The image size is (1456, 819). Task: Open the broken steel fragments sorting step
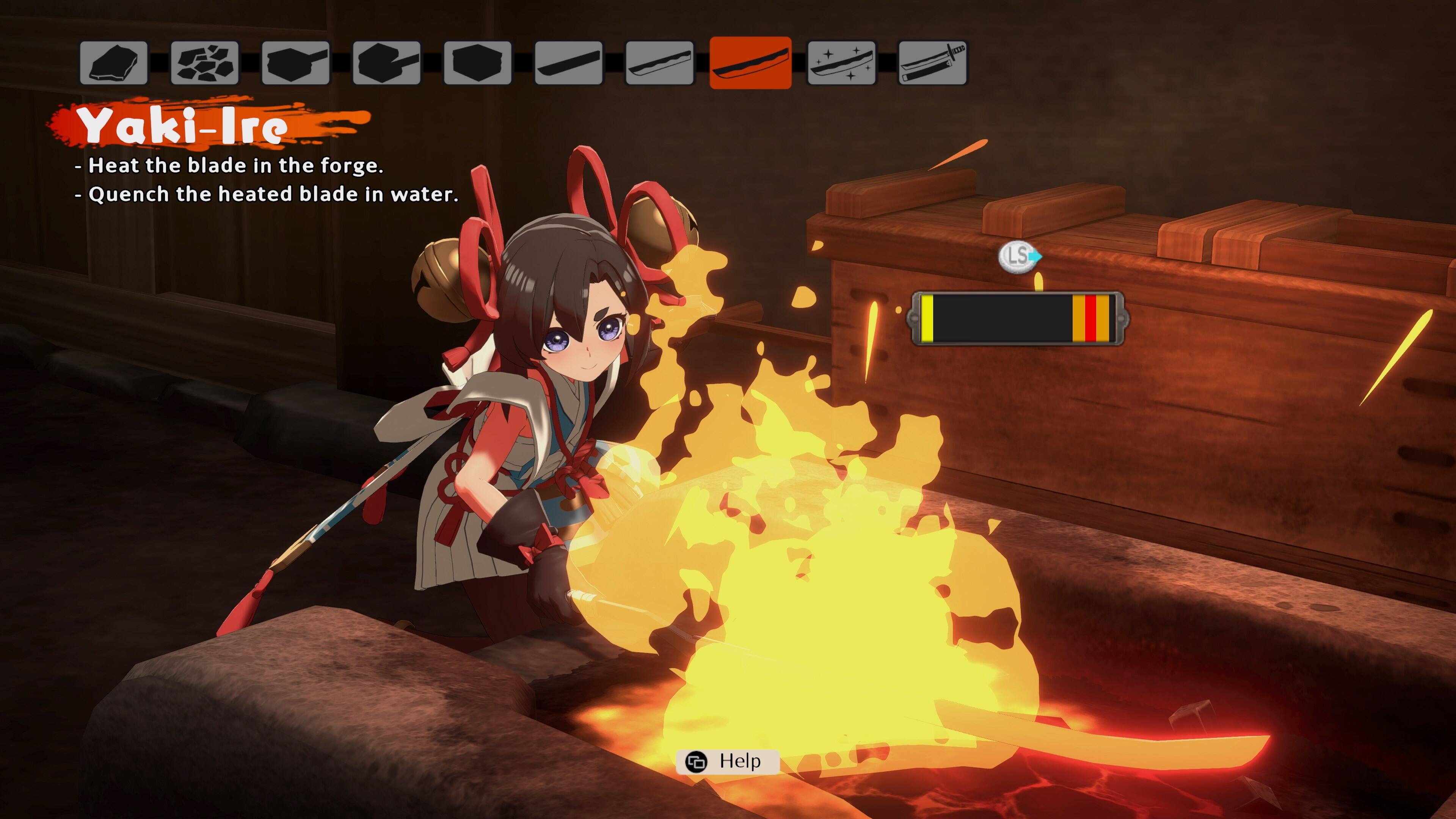tap(206, 63)
